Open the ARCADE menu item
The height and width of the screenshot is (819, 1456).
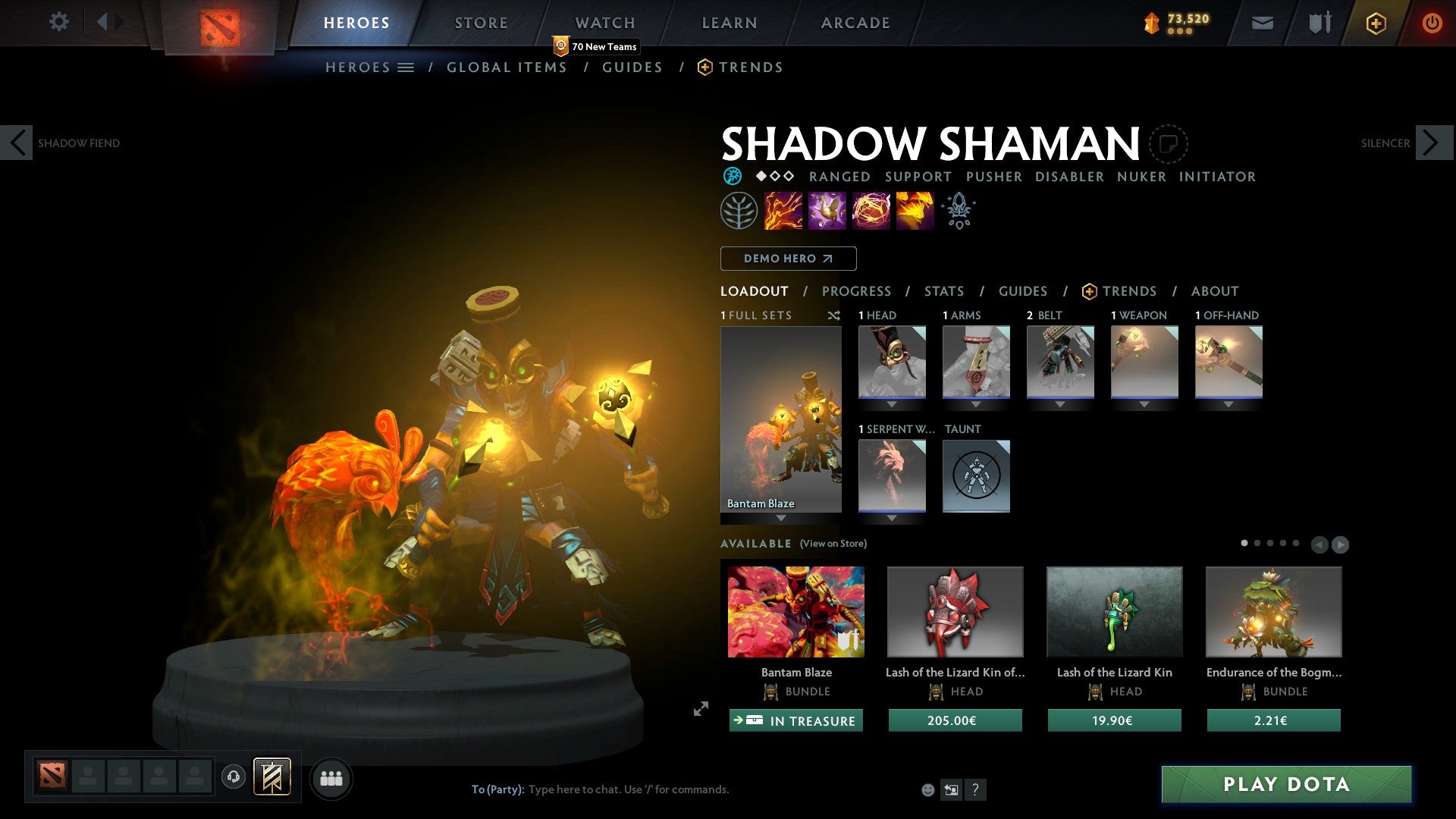coord(855,23)
